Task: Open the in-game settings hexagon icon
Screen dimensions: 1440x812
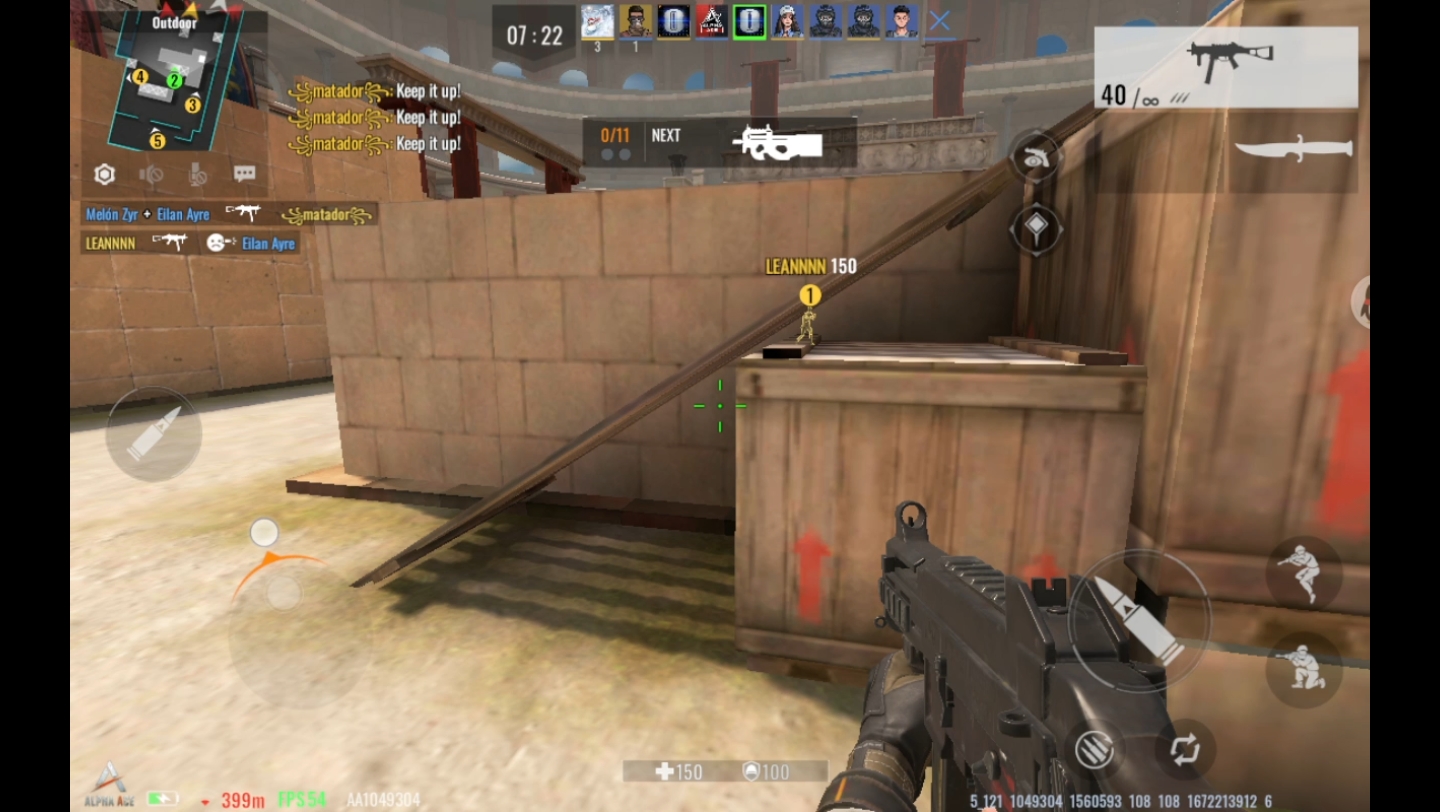Action: 104,174
